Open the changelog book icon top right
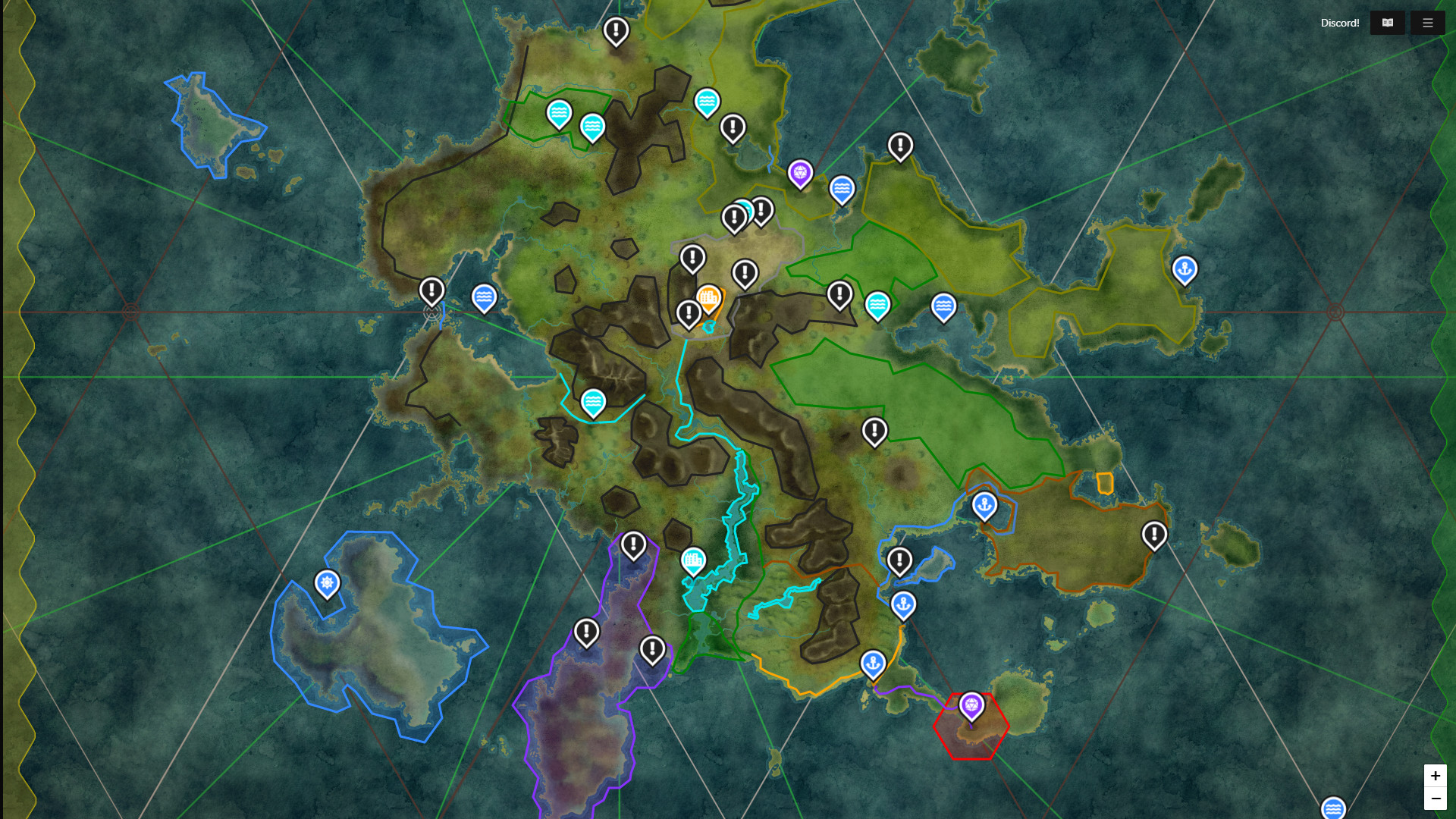The width and height of the screenshot is (1456, 819). click(x=1388, y=23)
